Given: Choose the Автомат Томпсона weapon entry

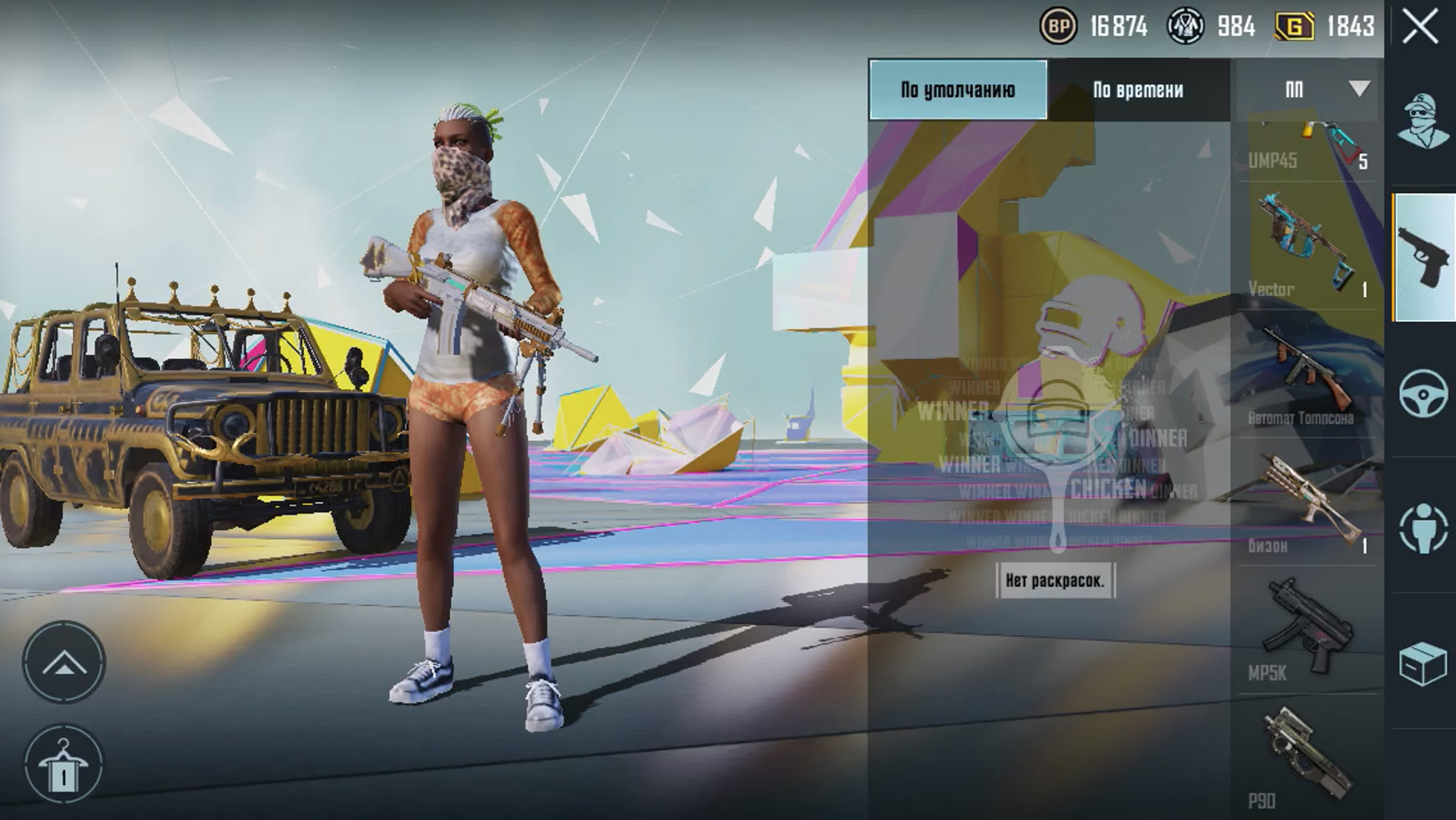Looking at the screenshot, I should click(x=1308, y=374).
